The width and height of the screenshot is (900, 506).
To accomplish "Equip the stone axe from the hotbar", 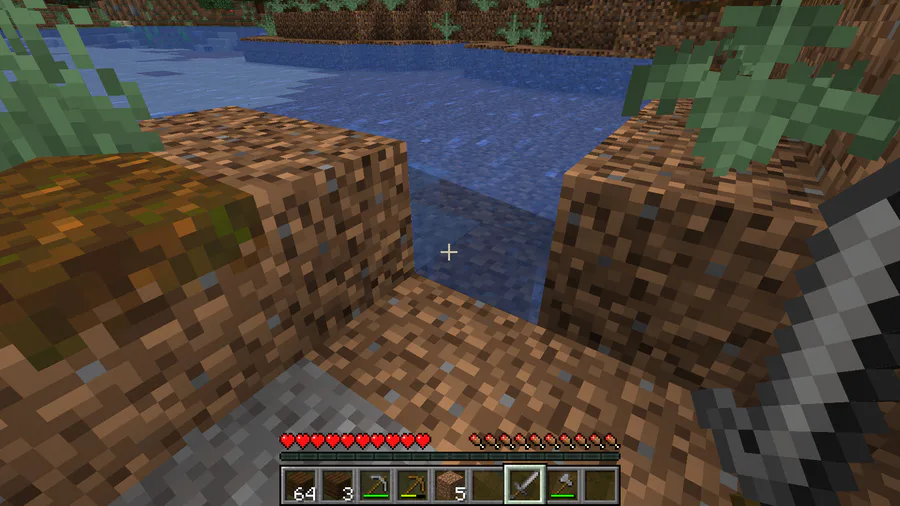I will coord(562,485).
